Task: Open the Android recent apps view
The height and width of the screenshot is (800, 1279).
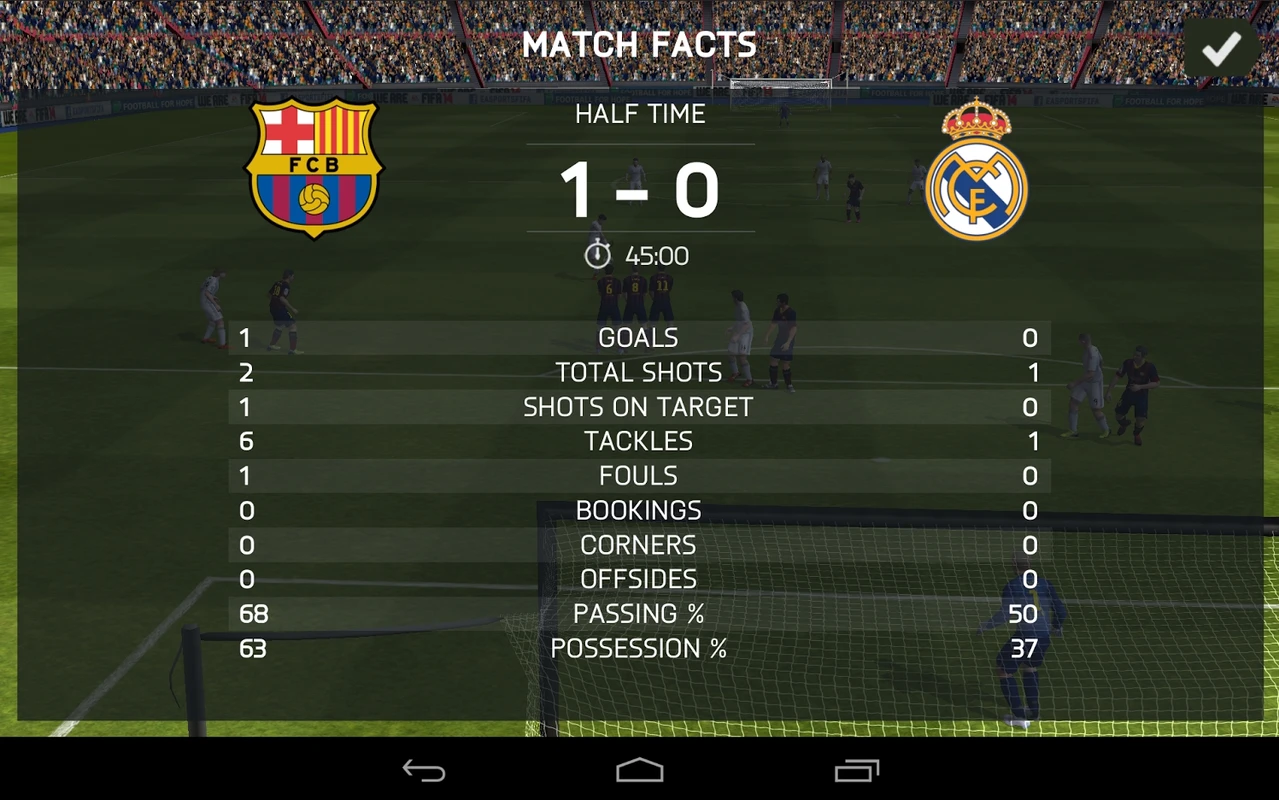Action: pos(857,770)
